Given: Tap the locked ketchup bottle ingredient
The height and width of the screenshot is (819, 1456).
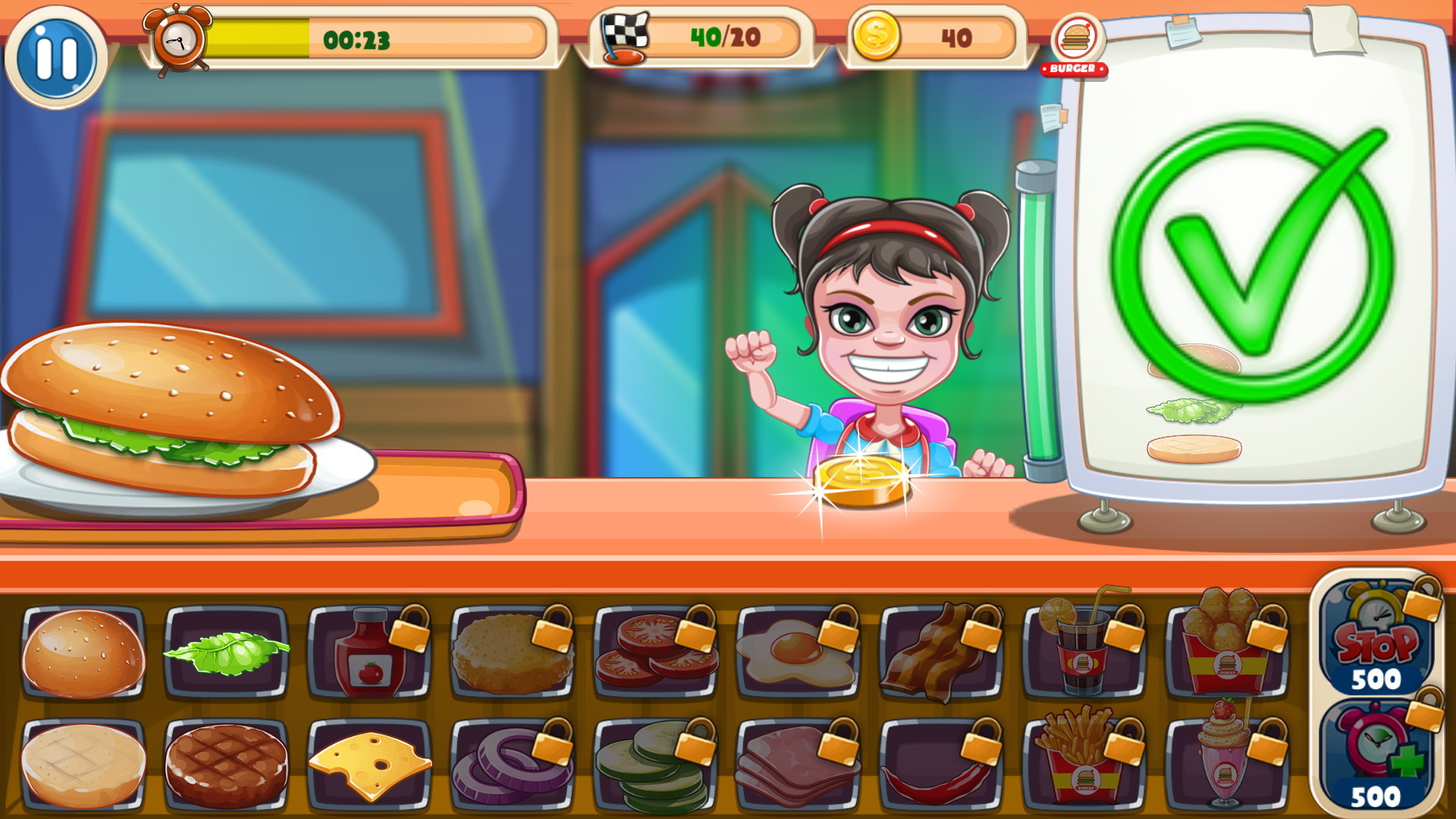Looking at the screenshot, I should [369, 654].
